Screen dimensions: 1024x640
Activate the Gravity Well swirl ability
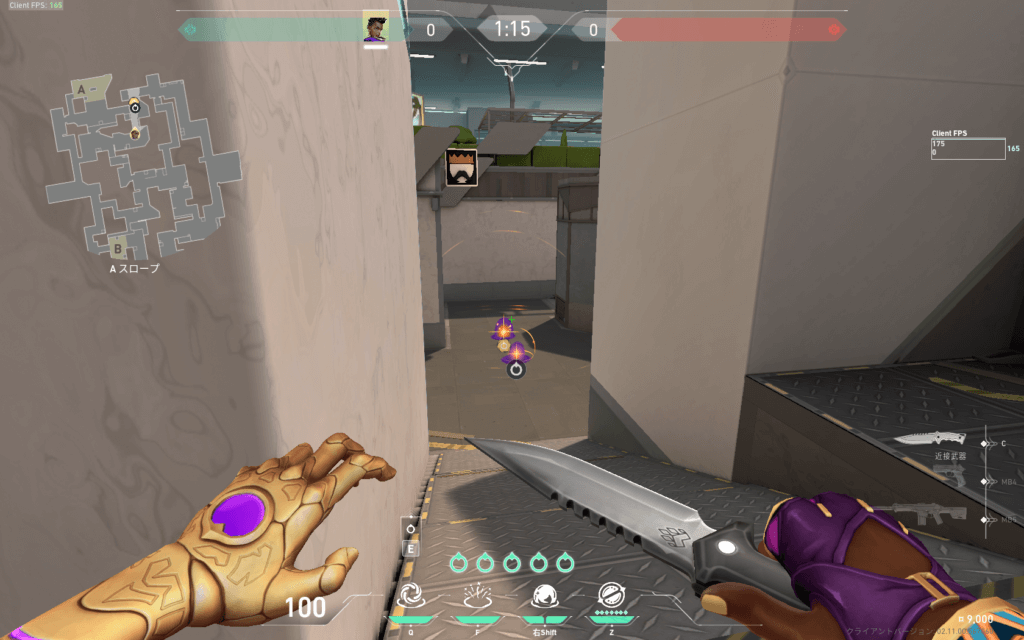pos(411,597)
